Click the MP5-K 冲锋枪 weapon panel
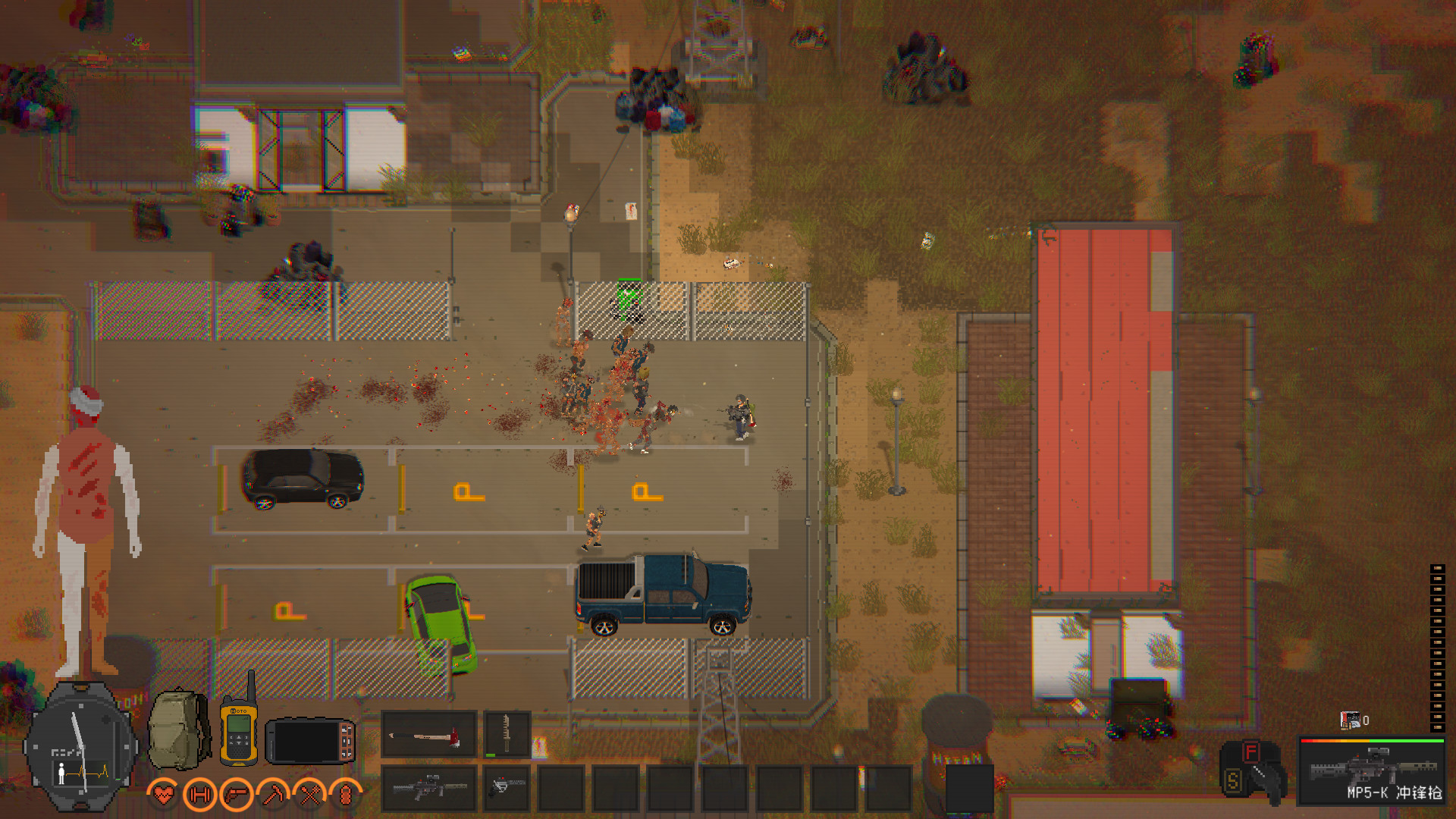This screenshot has height=819, width=1456. (x=1373, y=770)
